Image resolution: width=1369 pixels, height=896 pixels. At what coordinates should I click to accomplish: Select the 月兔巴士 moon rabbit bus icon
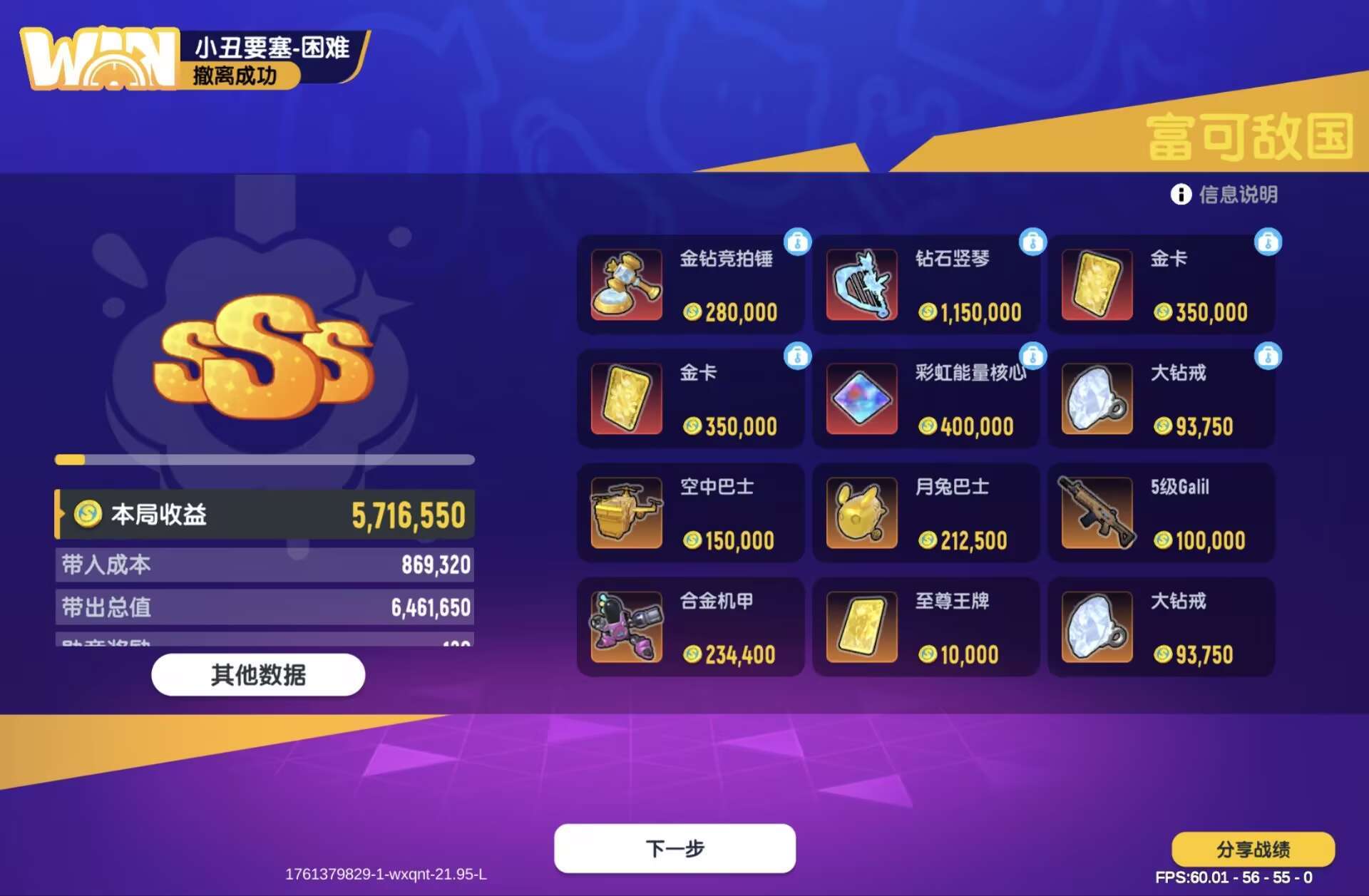pos(861,513)
